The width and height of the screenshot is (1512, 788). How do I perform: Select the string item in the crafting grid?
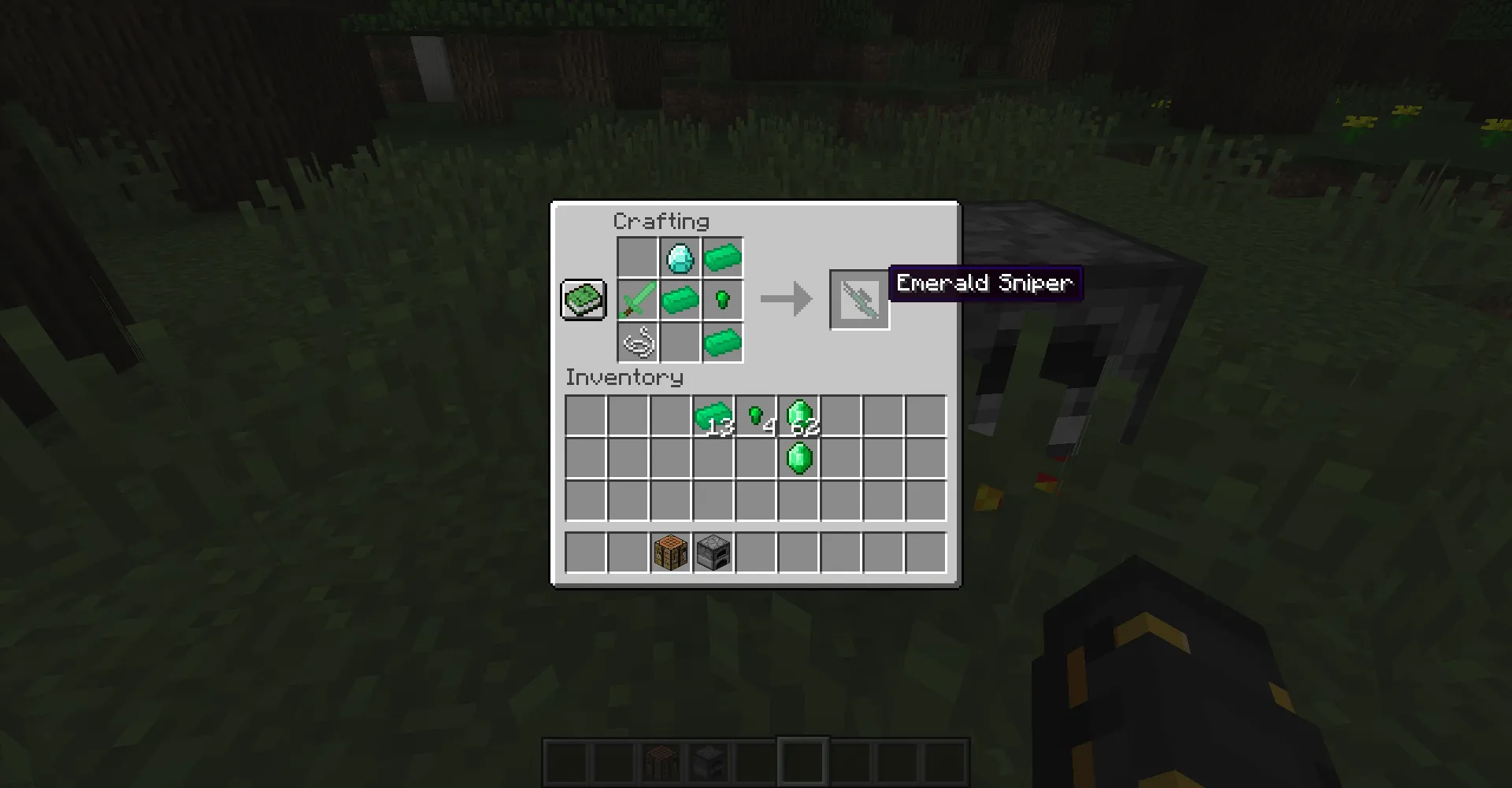[x=638, y=342]
